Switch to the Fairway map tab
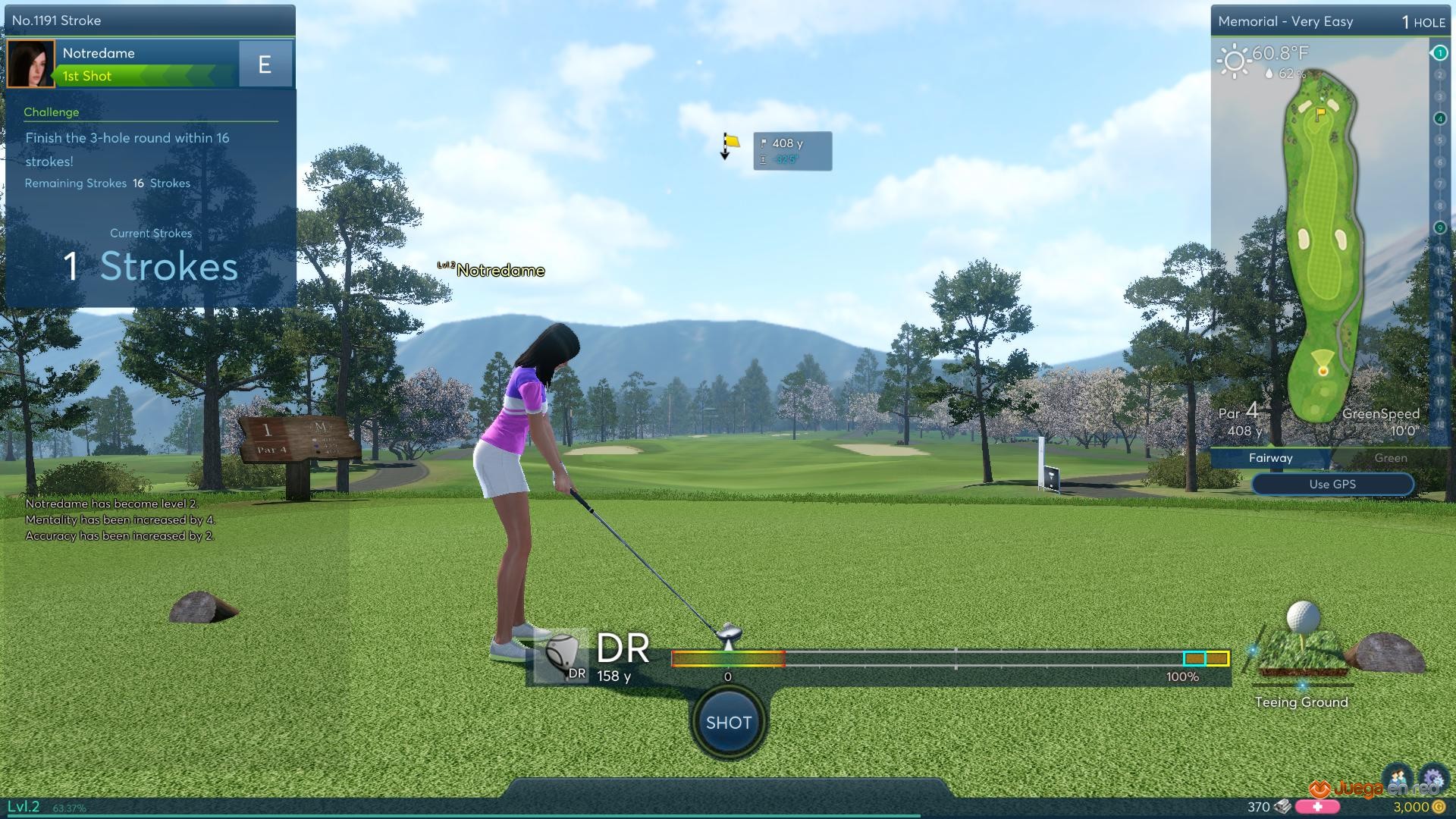The height and width of the screenshot is (819, 1456). [1270, 458]
